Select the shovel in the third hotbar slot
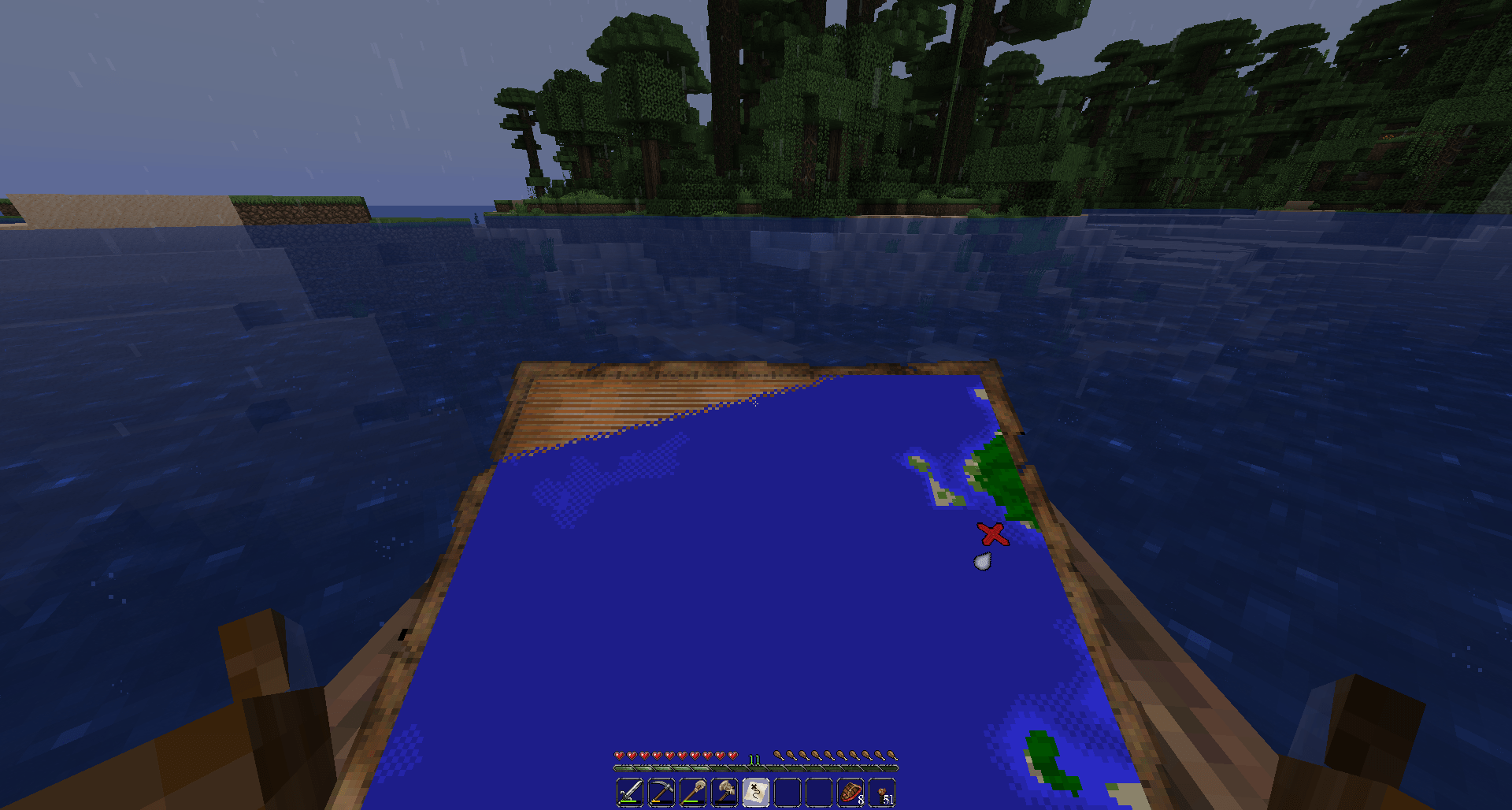The width and height of the screenshot is (1512, 810). [x=692, y=791]
